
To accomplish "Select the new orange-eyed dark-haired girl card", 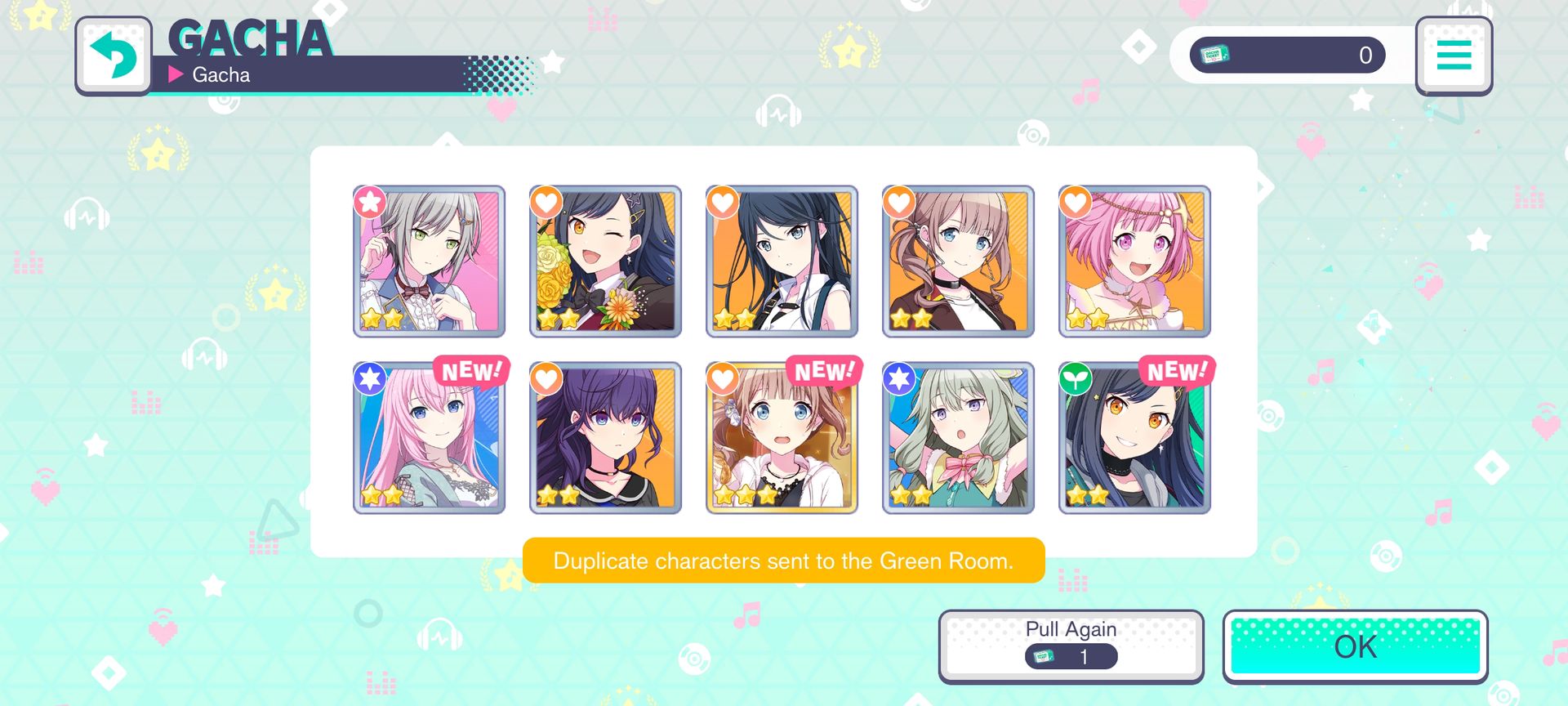I will click(1134, 438).
